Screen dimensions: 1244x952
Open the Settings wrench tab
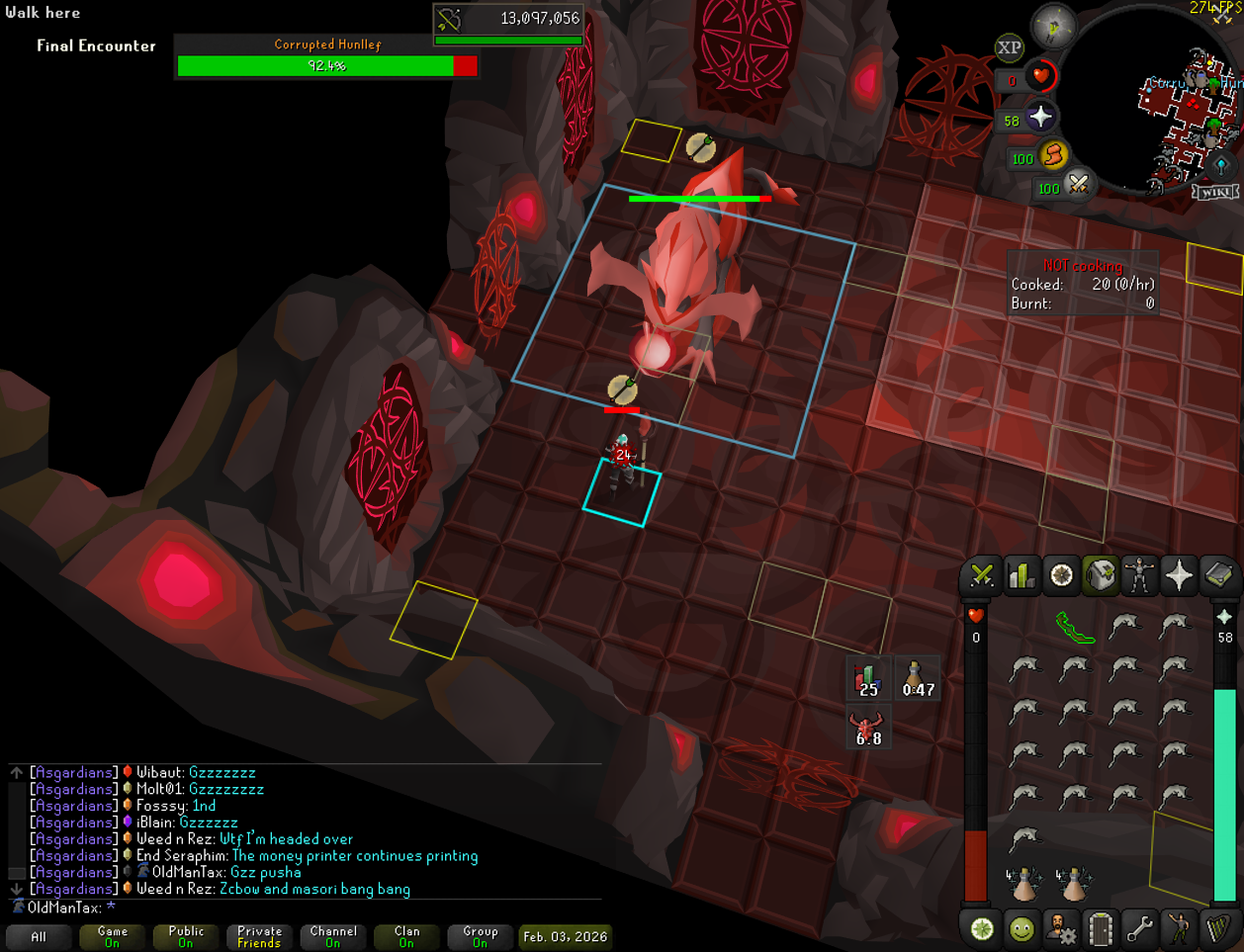(1139, 929)
